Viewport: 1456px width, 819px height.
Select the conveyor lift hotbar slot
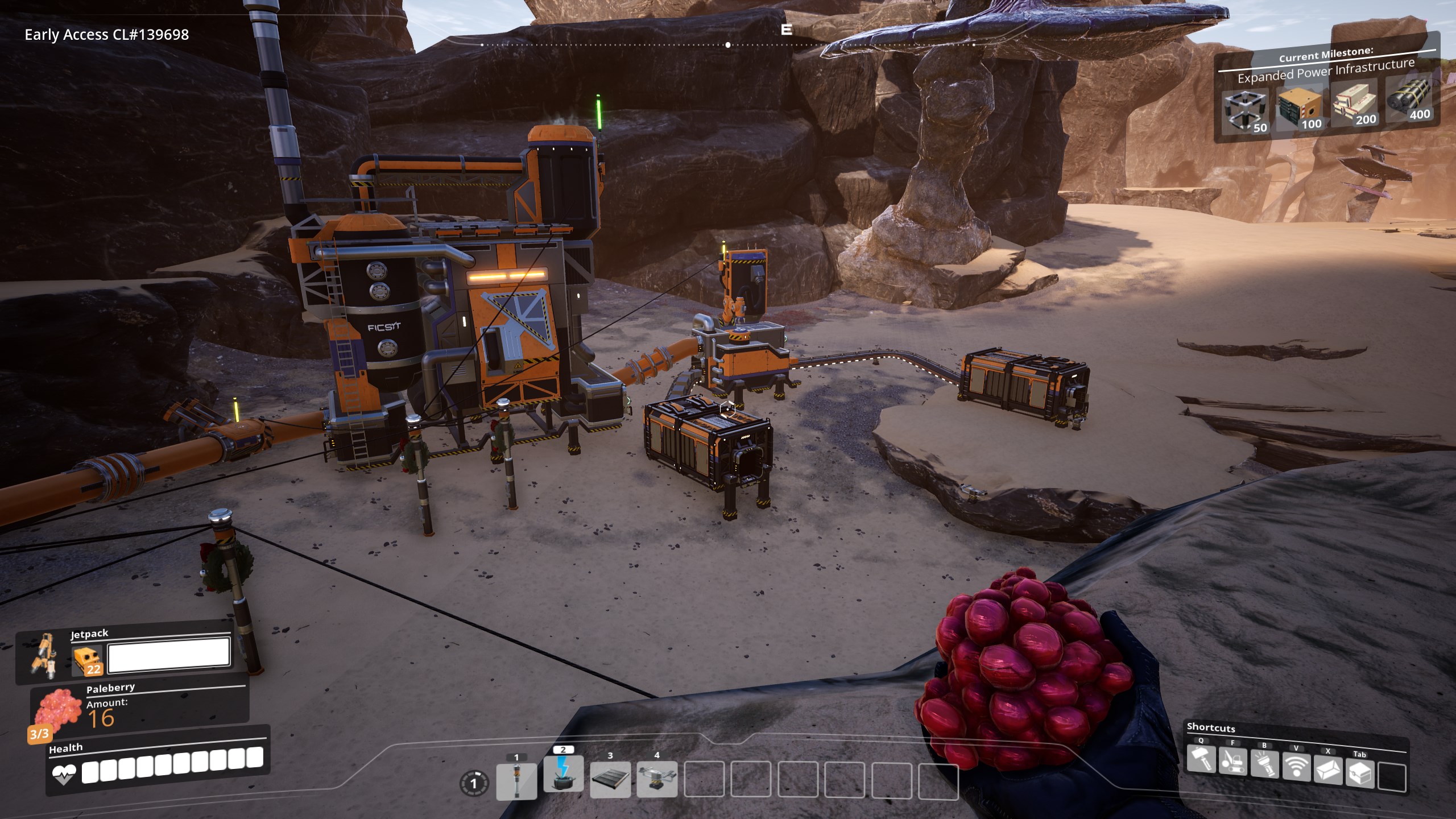click(x=657, y=779)
